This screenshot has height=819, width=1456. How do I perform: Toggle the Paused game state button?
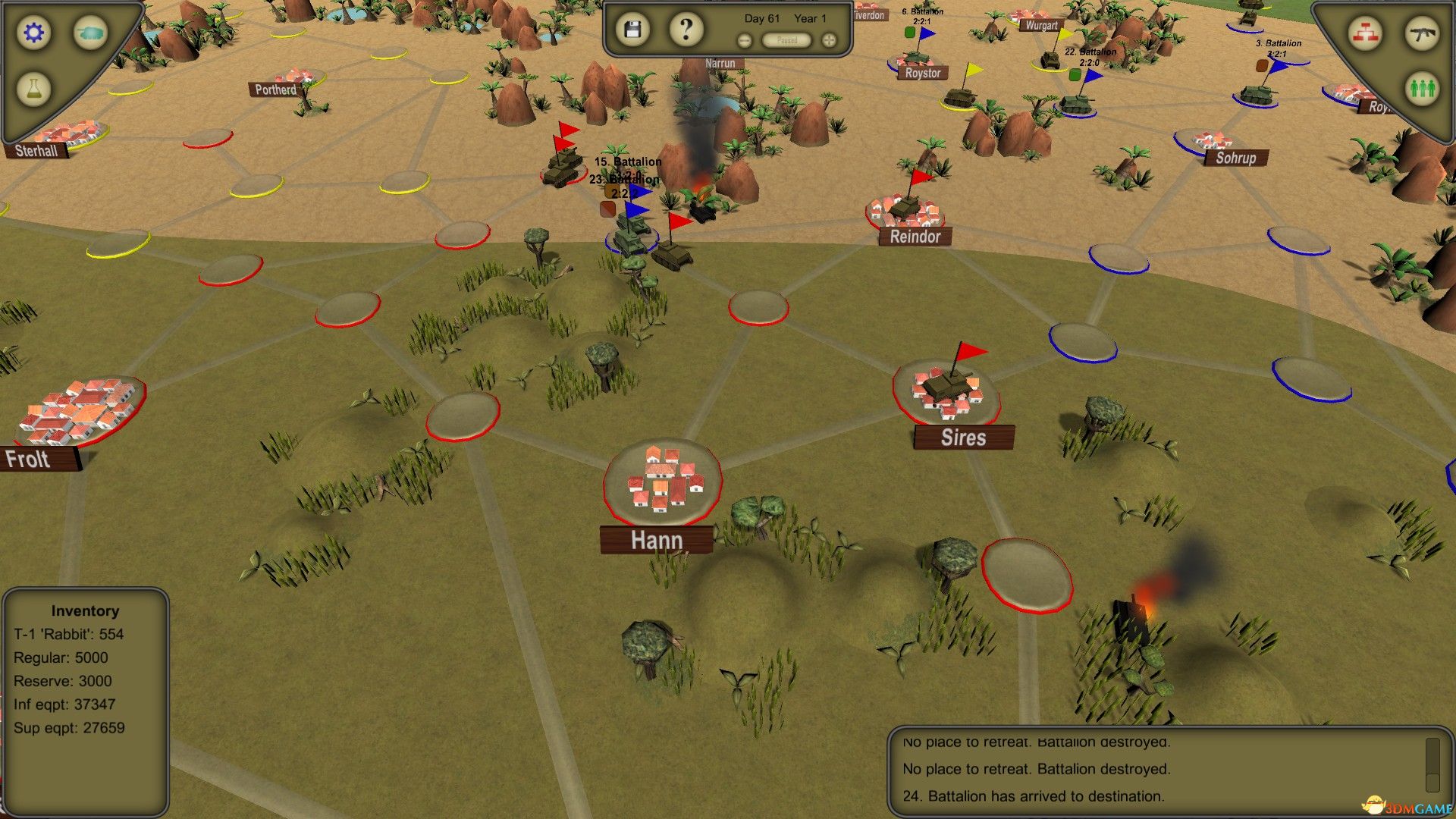click(x=786, y=41)
